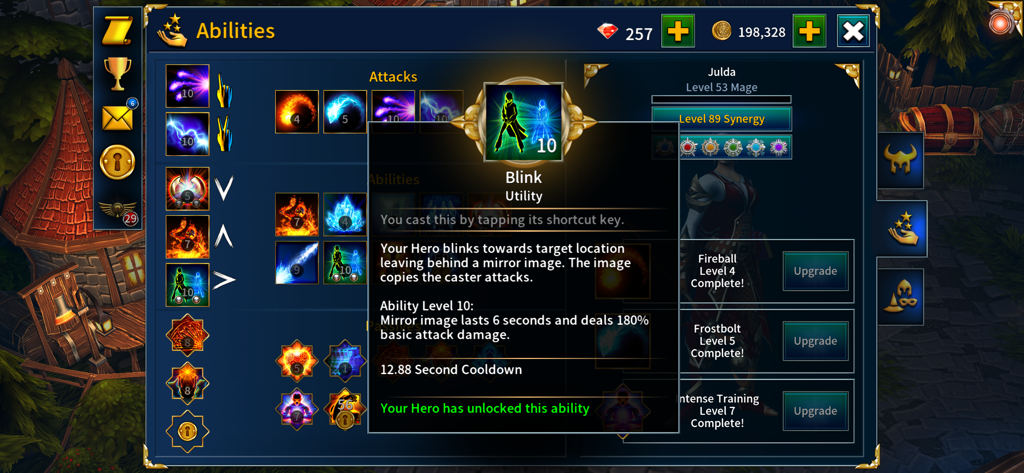Click the gold keyhole coin icon
The width and height of the screenshot is (1024, 473).
coord(118,162)
